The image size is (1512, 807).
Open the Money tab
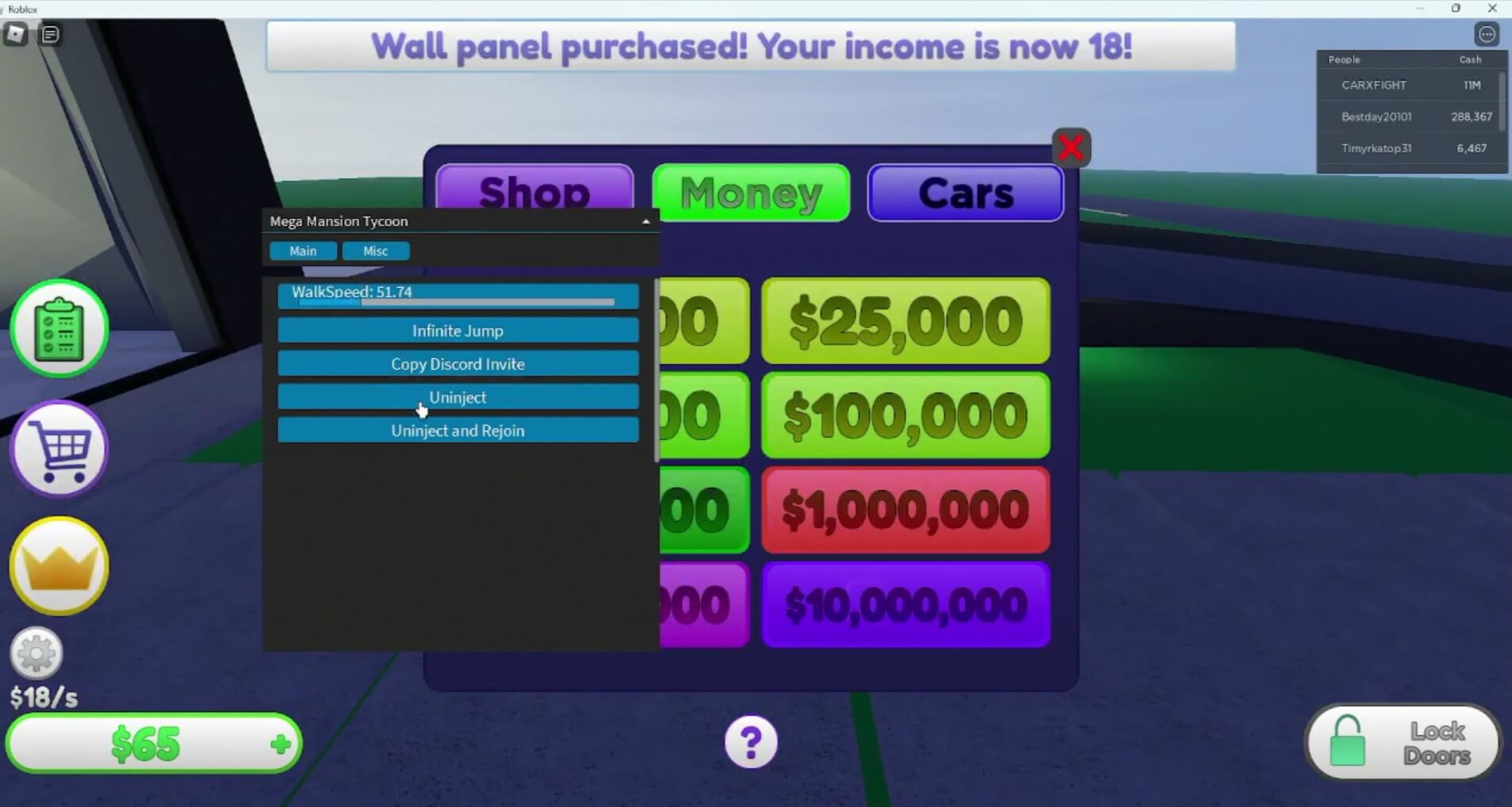[751, 193]
